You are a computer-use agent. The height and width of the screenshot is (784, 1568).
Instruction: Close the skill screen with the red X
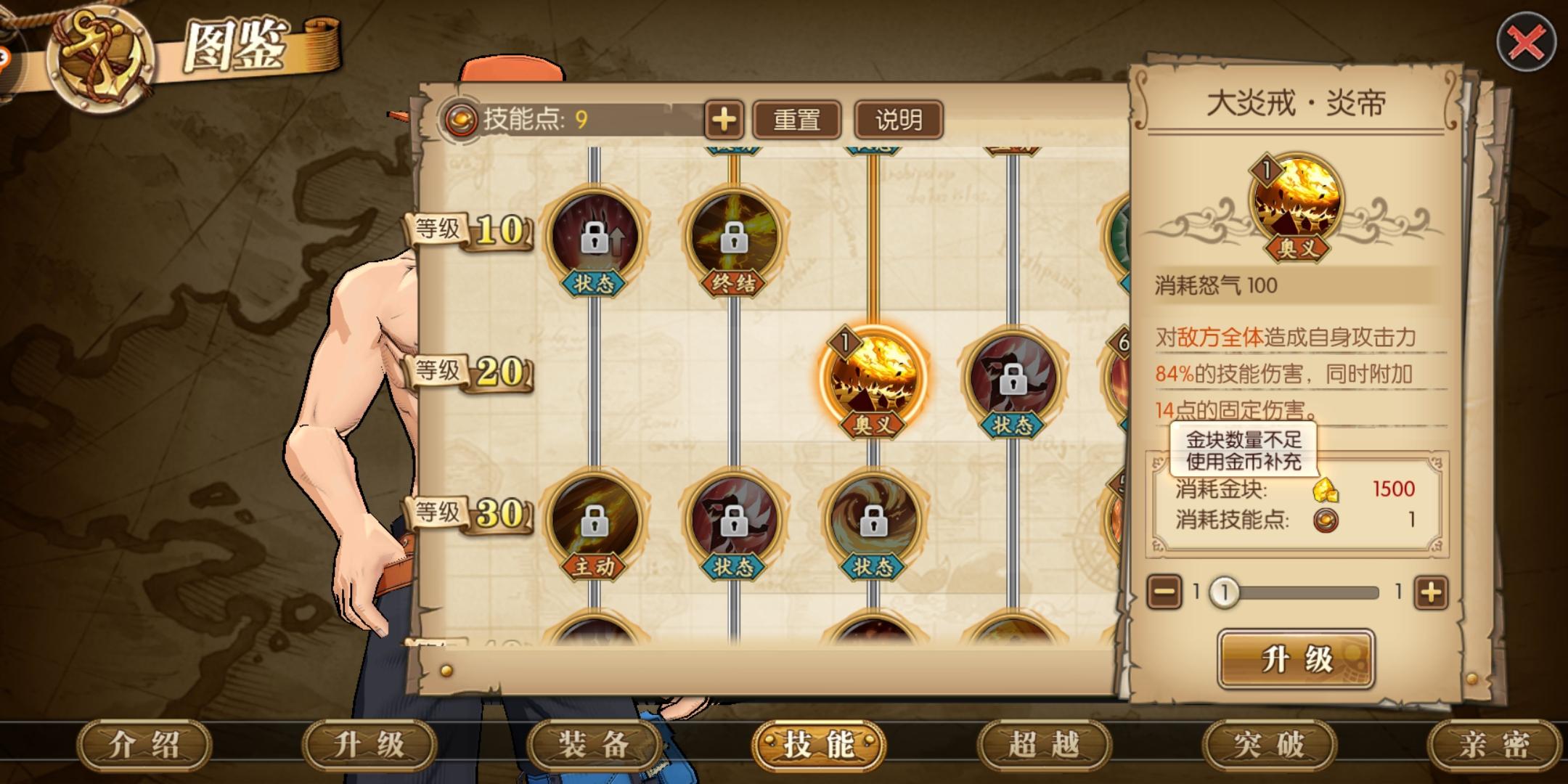point(1526,44)
